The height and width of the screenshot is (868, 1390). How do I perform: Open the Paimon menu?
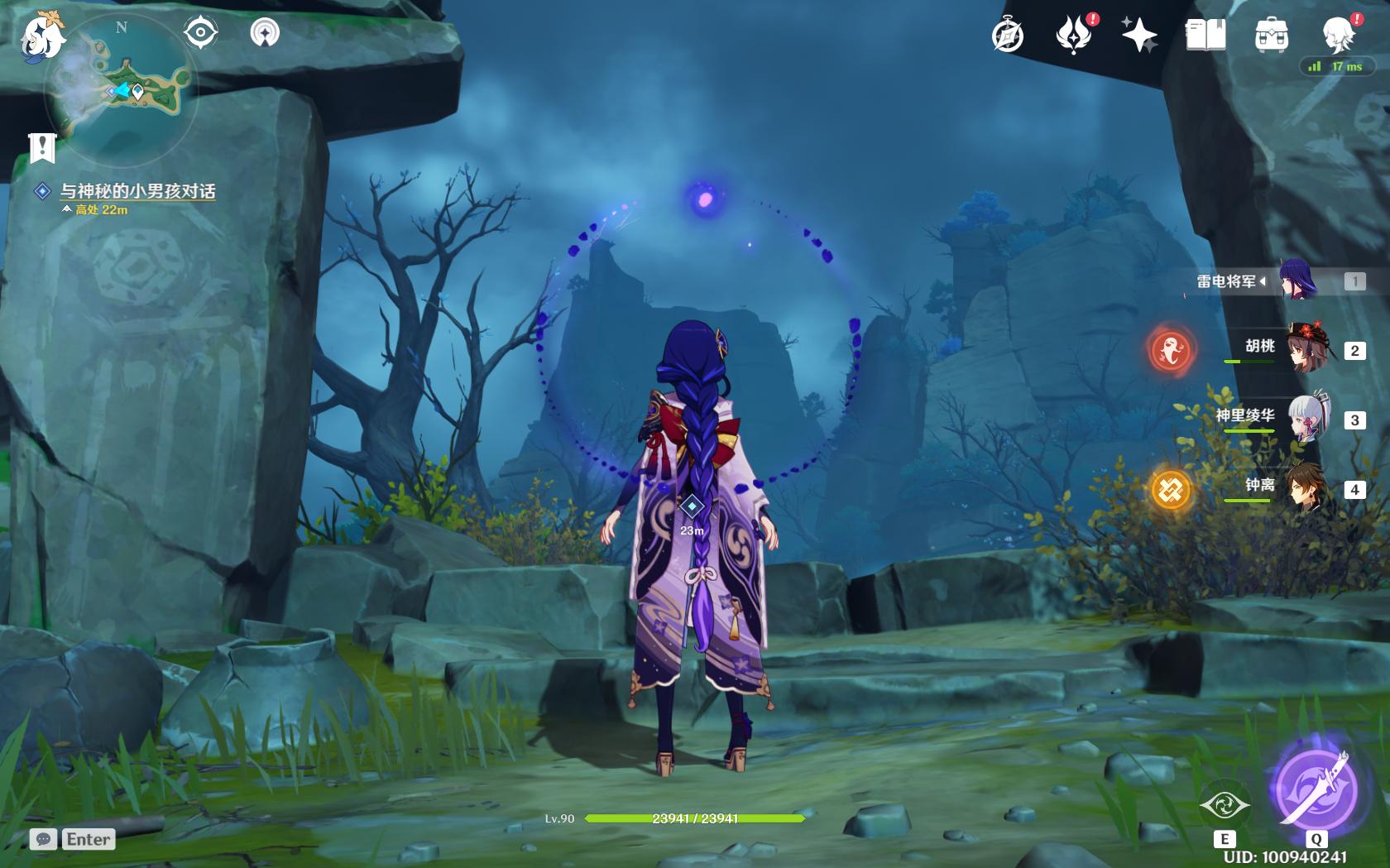pyautogui.click(x=41, y=35)
